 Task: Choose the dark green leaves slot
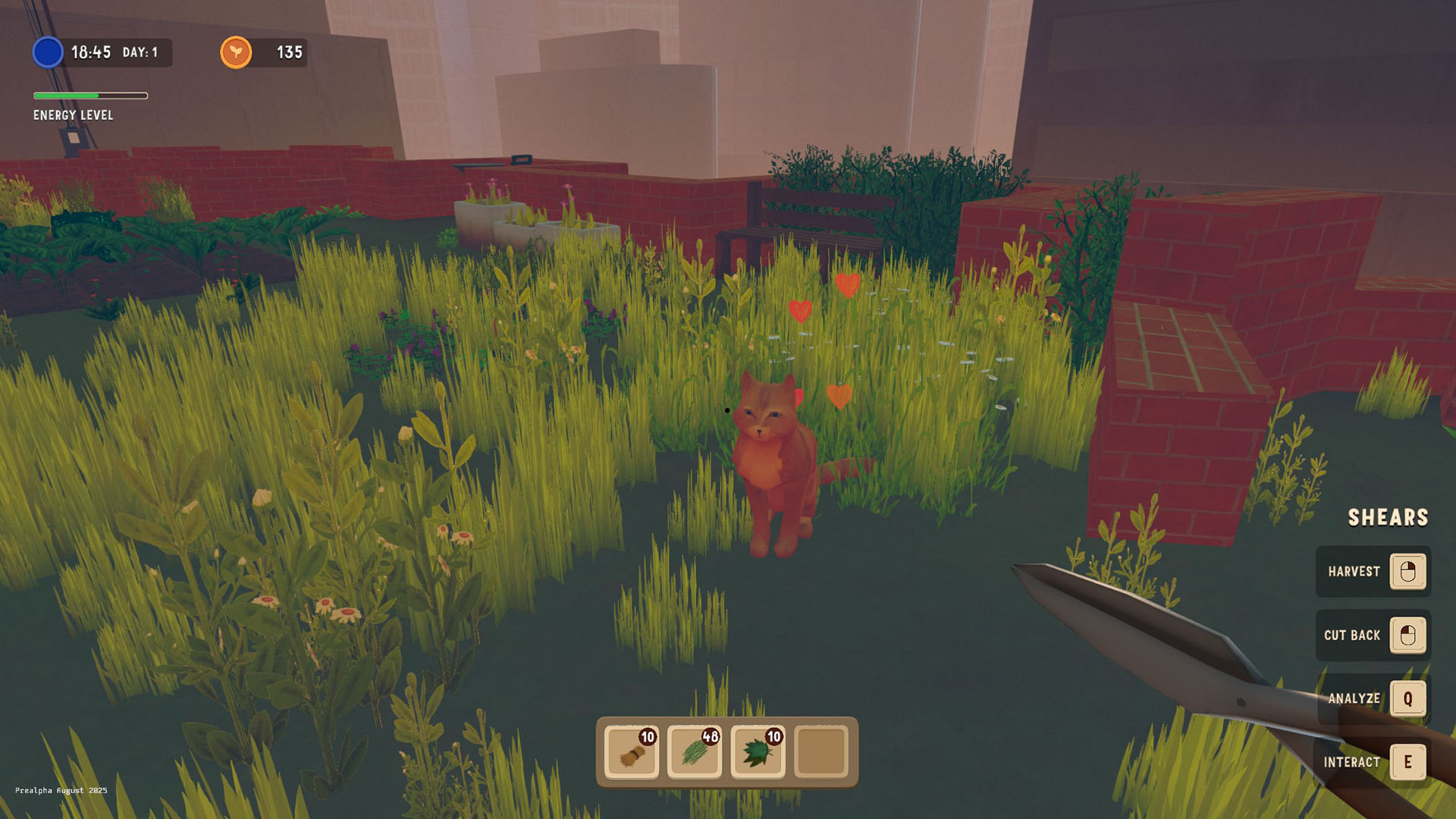[758, 752]
